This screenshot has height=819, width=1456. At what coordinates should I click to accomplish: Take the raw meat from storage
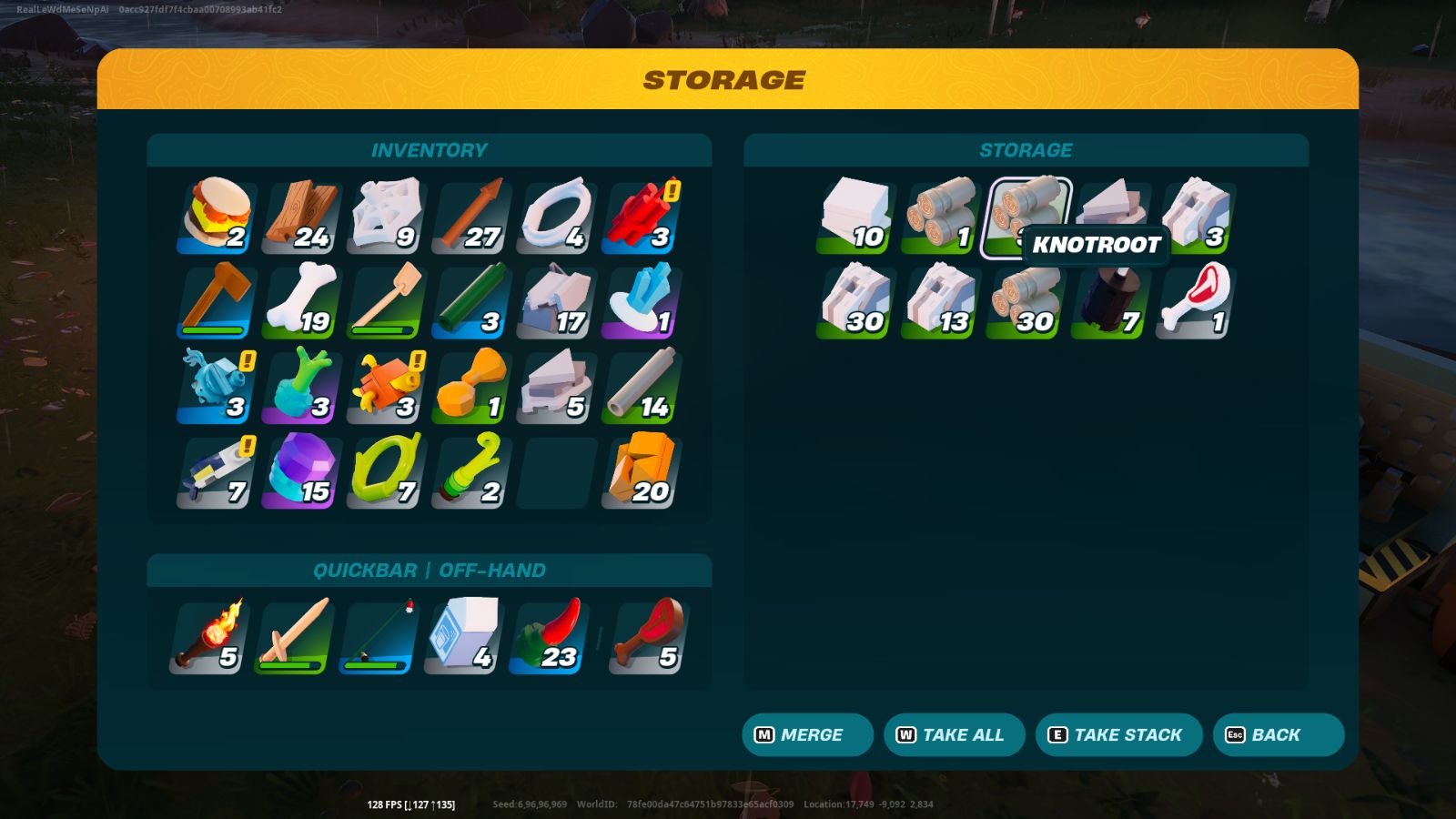(1196, 301)
